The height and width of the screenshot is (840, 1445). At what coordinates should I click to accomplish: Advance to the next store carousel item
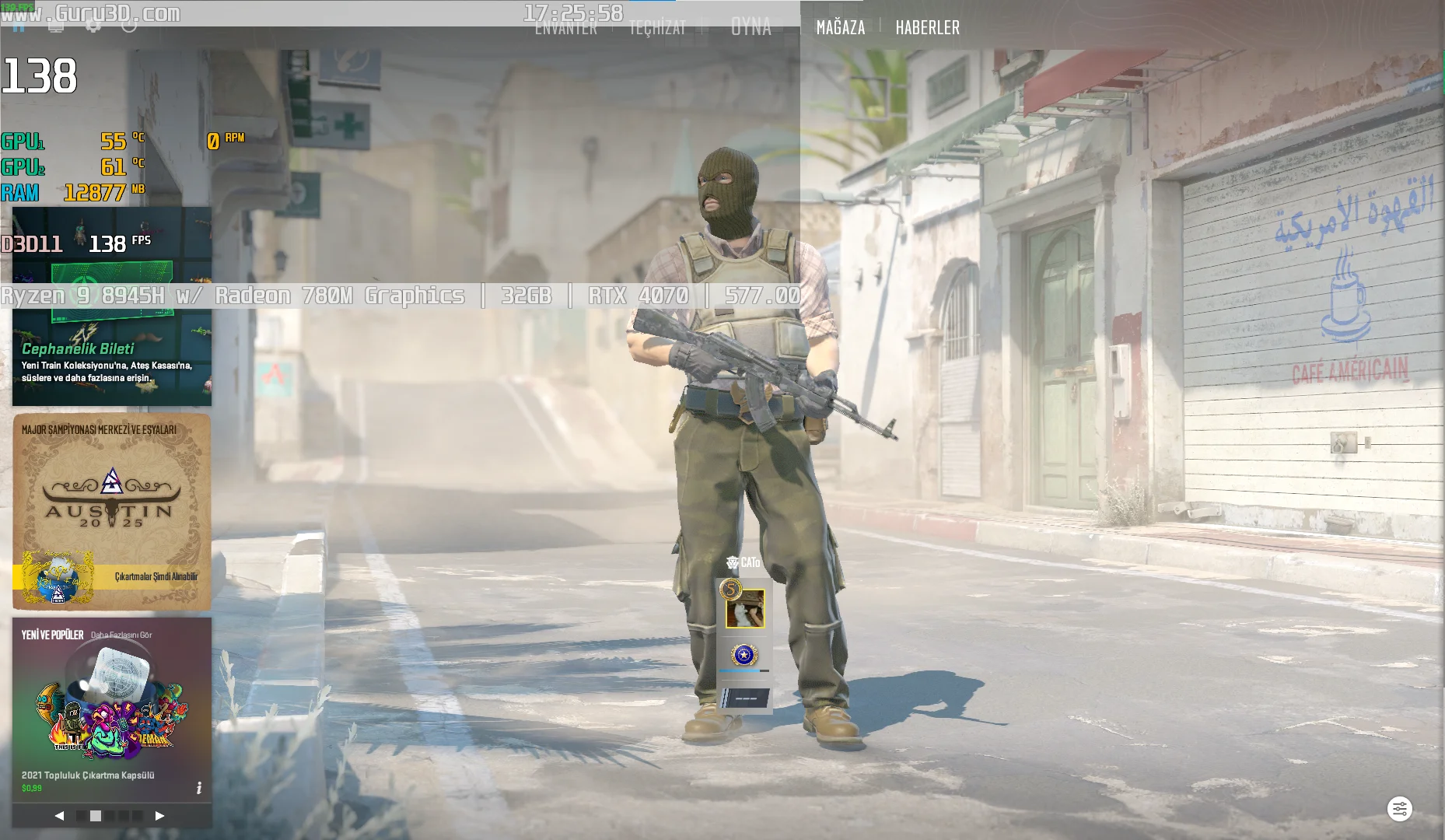point(159,816)
